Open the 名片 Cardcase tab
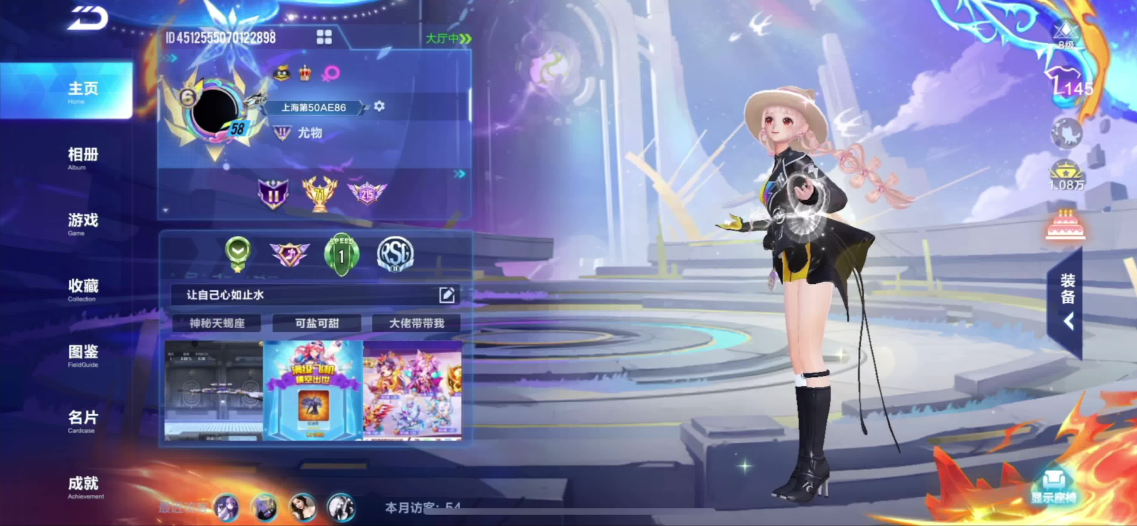 coord(82,419)
